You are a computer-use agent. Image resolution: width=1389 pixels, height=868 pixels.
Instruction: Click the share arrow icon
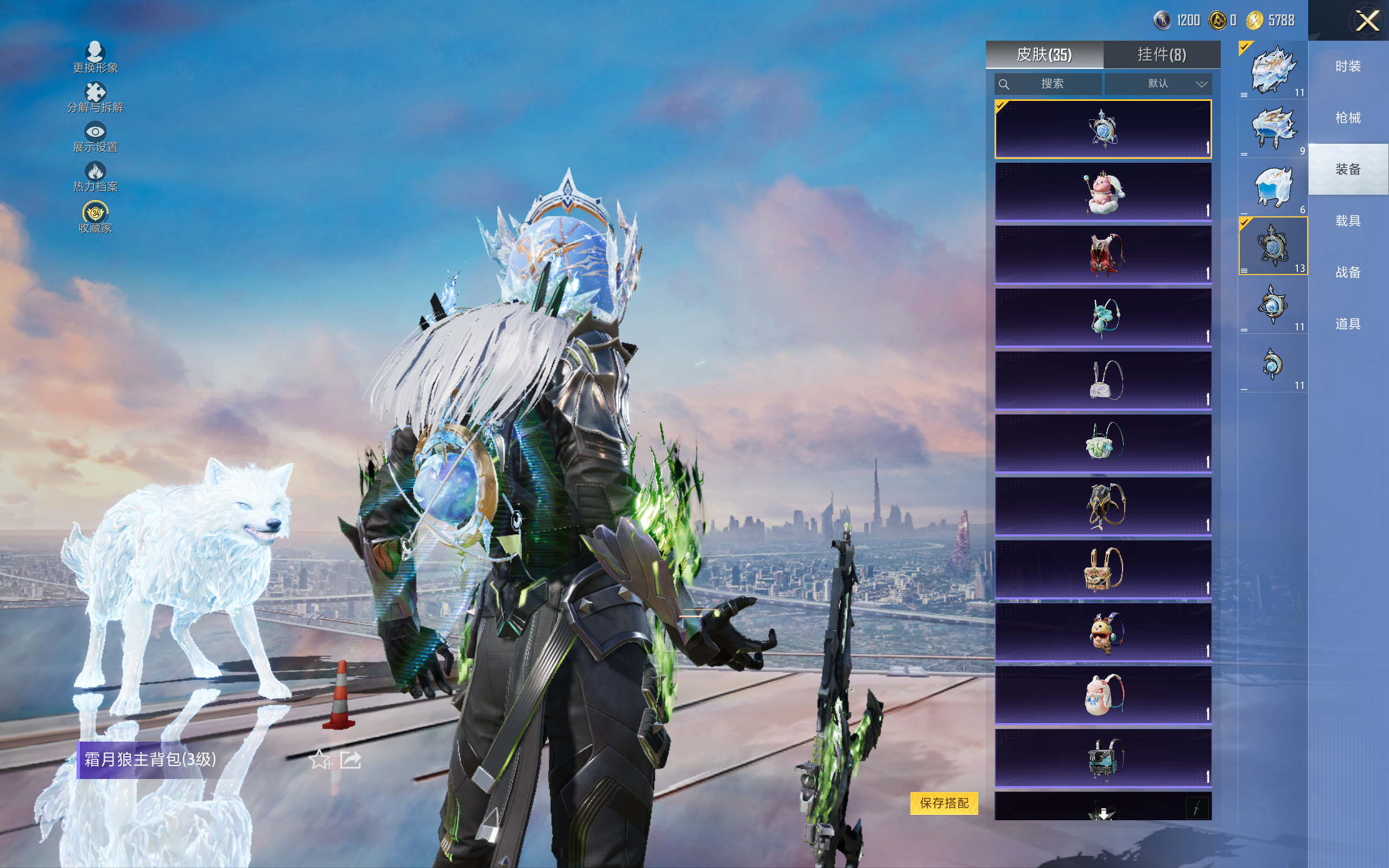tap(351, 759)
